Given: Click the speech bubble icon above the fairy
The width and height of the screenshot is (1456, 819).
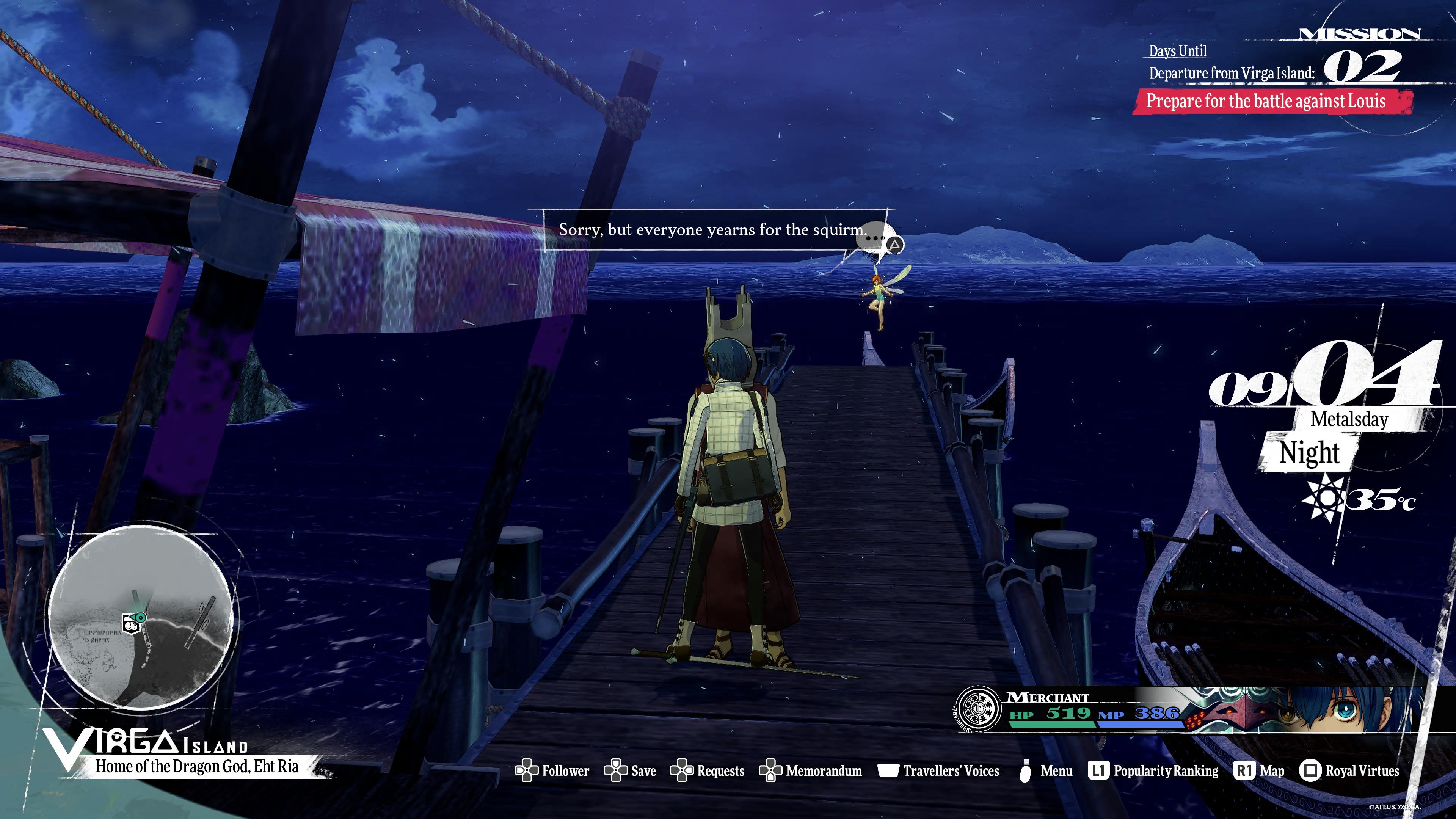Looking at the screenshot, I should pos(876,239).
